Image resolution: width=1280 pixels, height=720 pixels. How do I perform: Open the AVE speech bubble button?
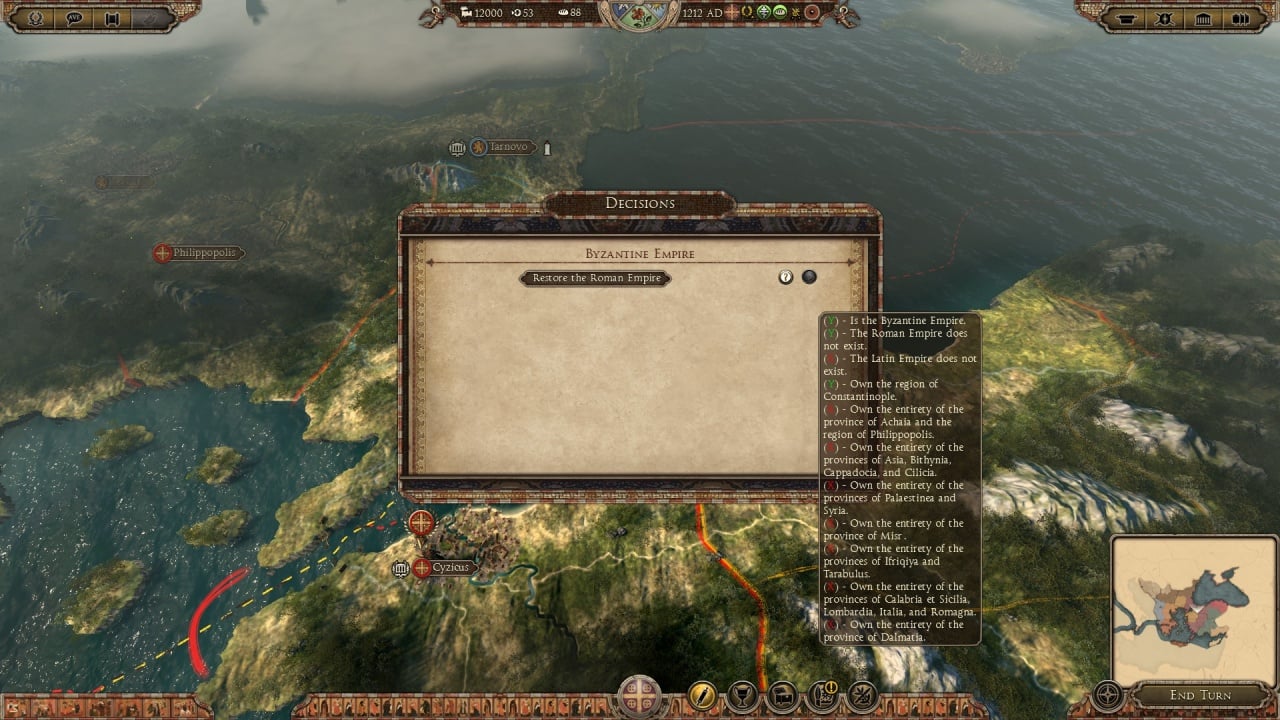(74, 18)
